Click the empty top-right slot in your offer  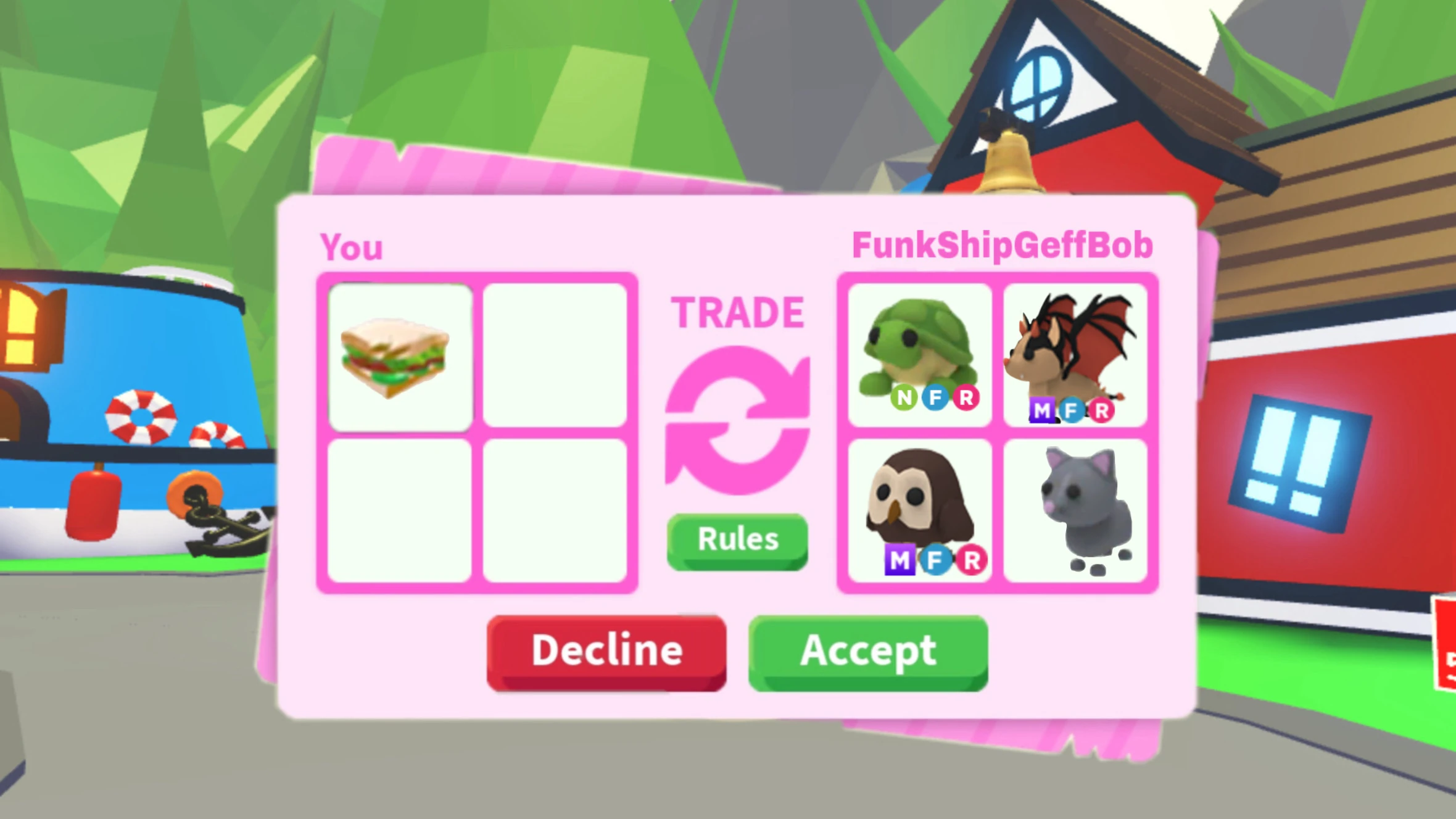coord(555,355)
